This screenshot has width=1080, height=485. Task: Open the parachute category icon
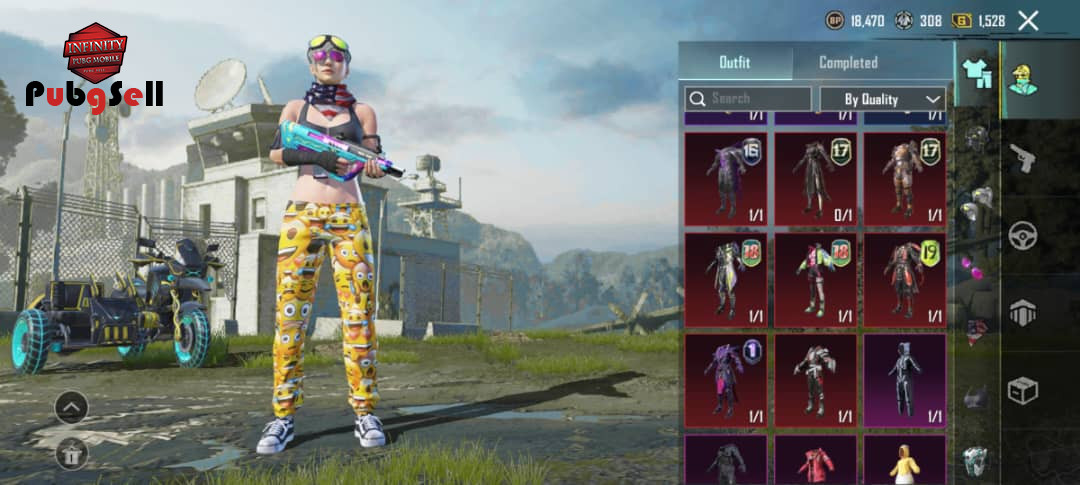pyautogui.click(x=1023, y=313)
